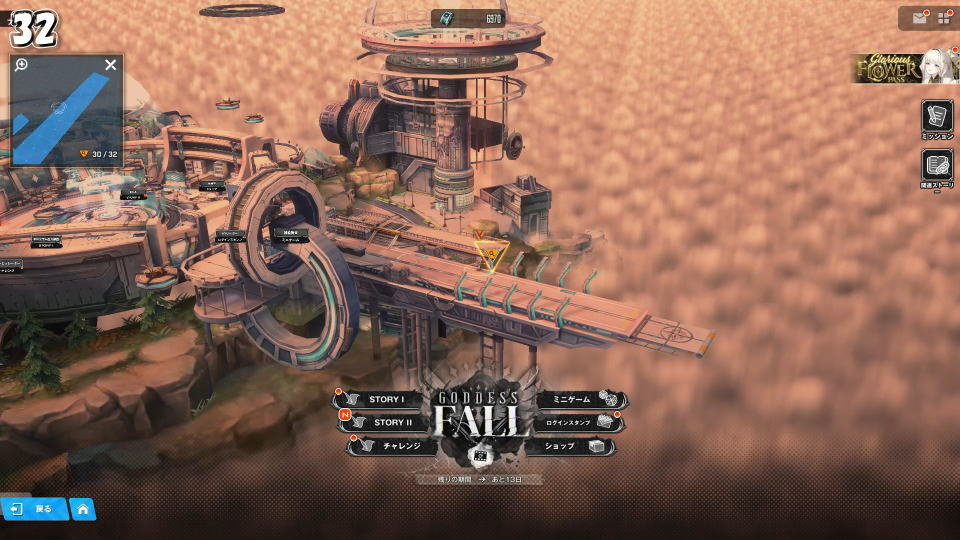Open the ログインスタンプ (Login Stamp) entry
Viewport: 960px width, 540px height.
[577, 422]
